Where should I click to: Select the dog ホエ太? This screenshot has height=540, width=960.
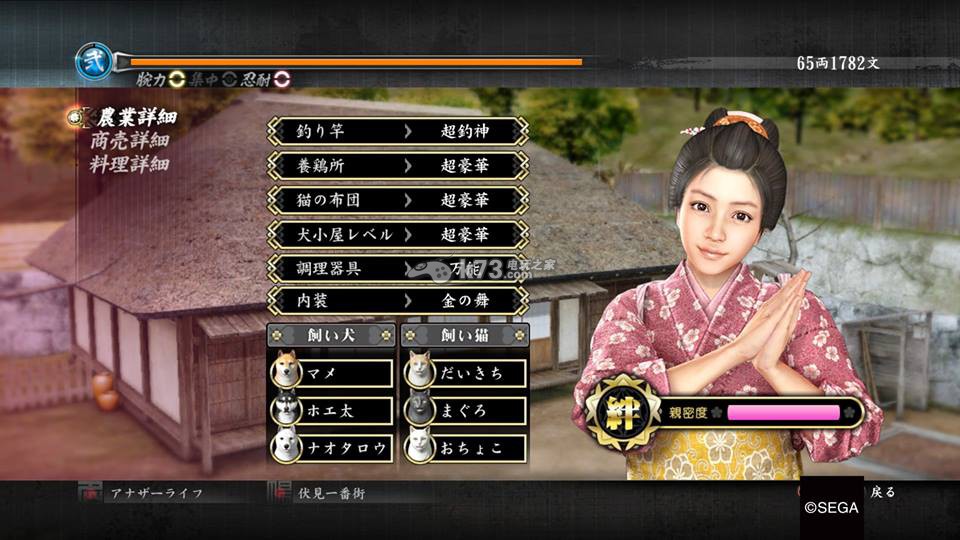[332, 409]
